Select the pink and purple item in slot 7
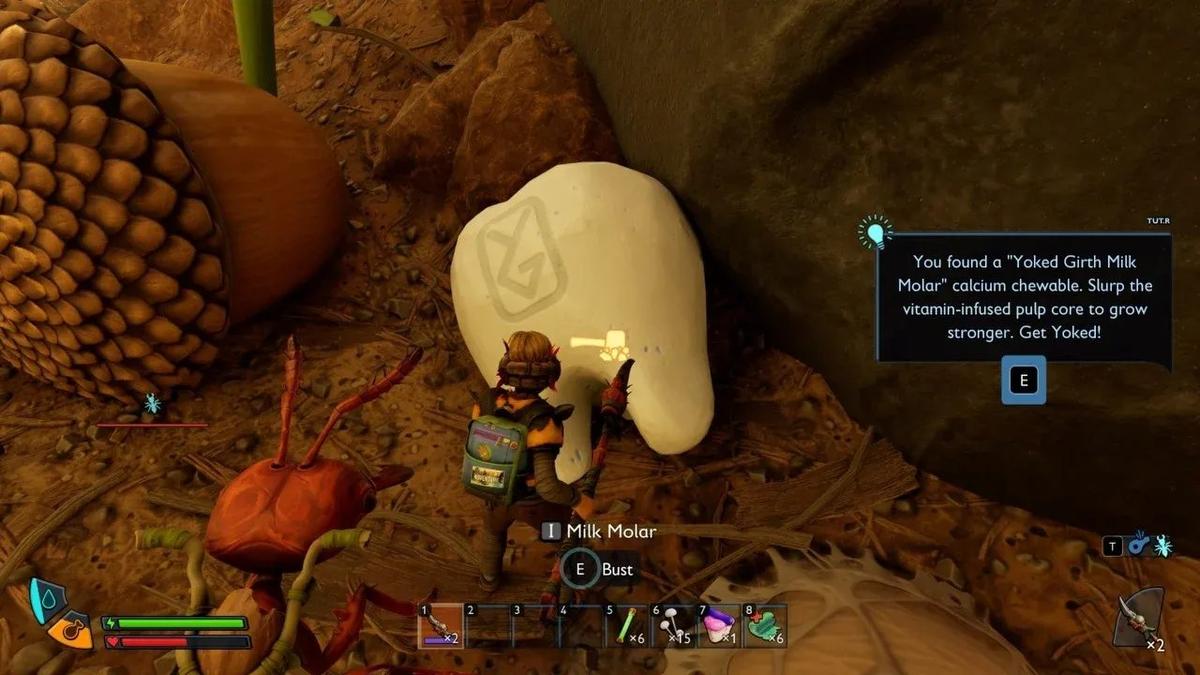 pos(719,627)
